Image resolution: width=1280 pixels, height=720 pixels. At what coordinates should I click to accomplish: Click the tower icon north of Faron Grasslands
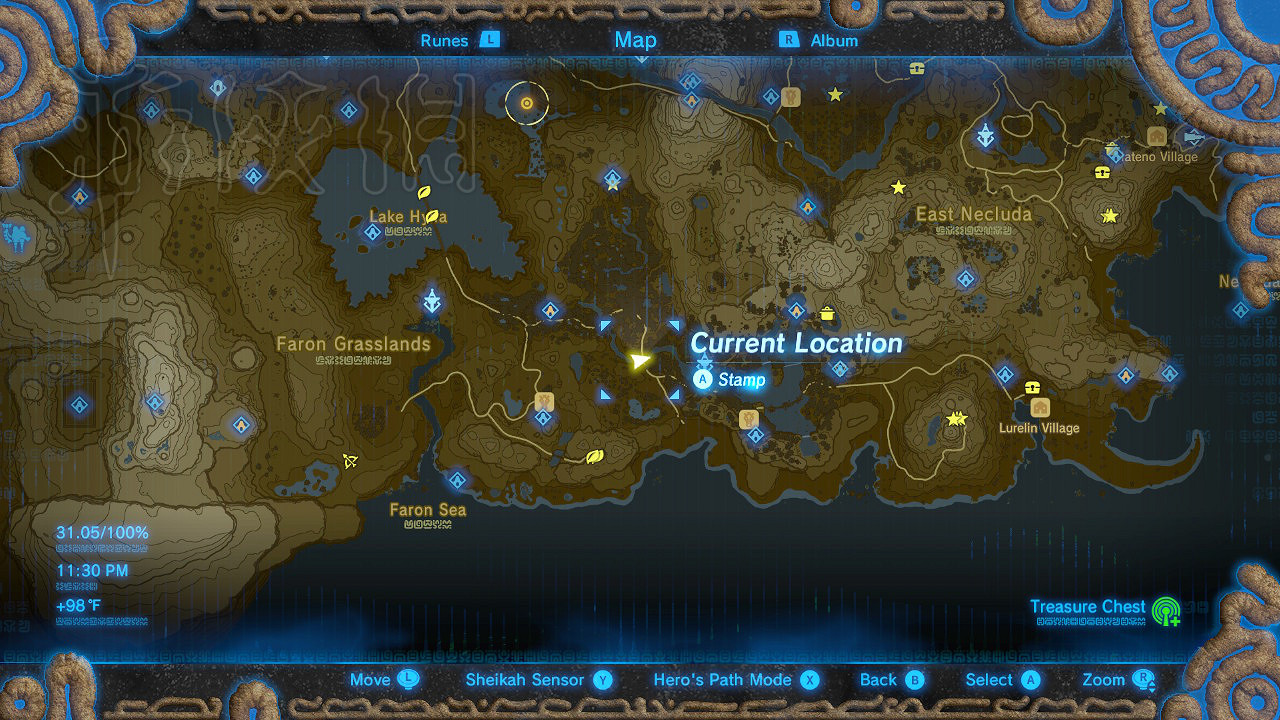[x=432, y=301]
